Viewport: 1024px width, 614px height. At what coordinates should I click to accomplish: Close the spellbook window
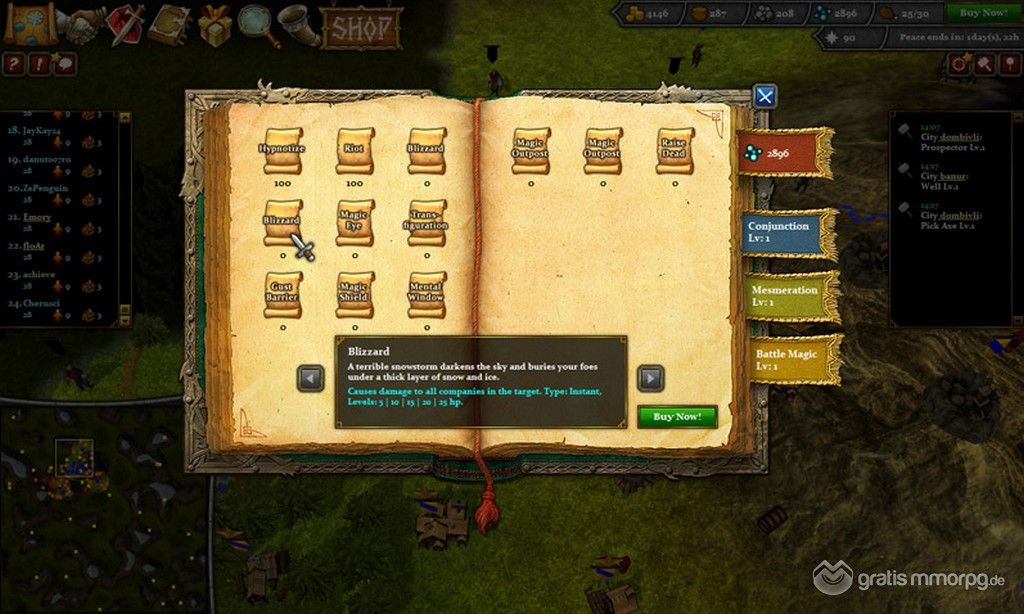click(765, 96)
